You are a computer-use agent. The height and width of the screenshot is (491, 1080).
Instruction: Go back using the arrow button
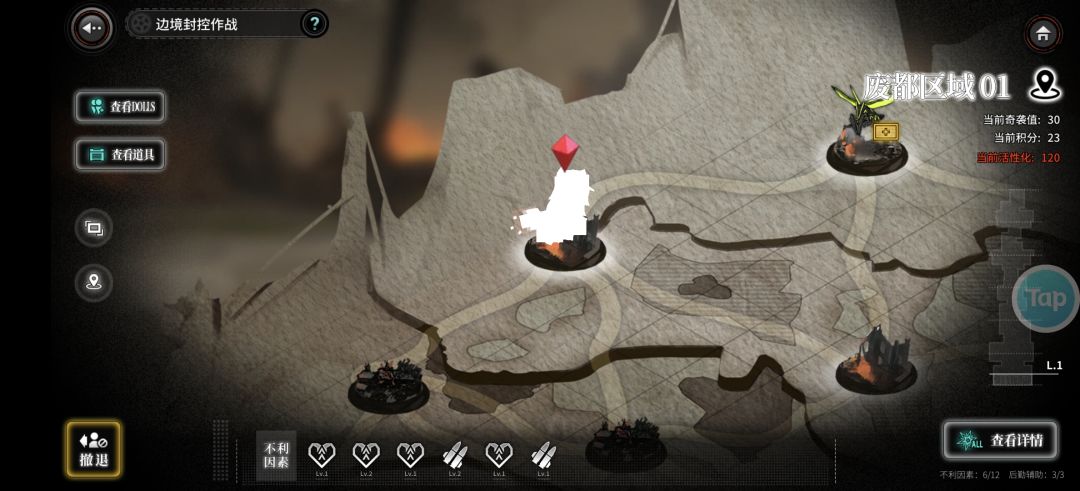pos(93,28)
